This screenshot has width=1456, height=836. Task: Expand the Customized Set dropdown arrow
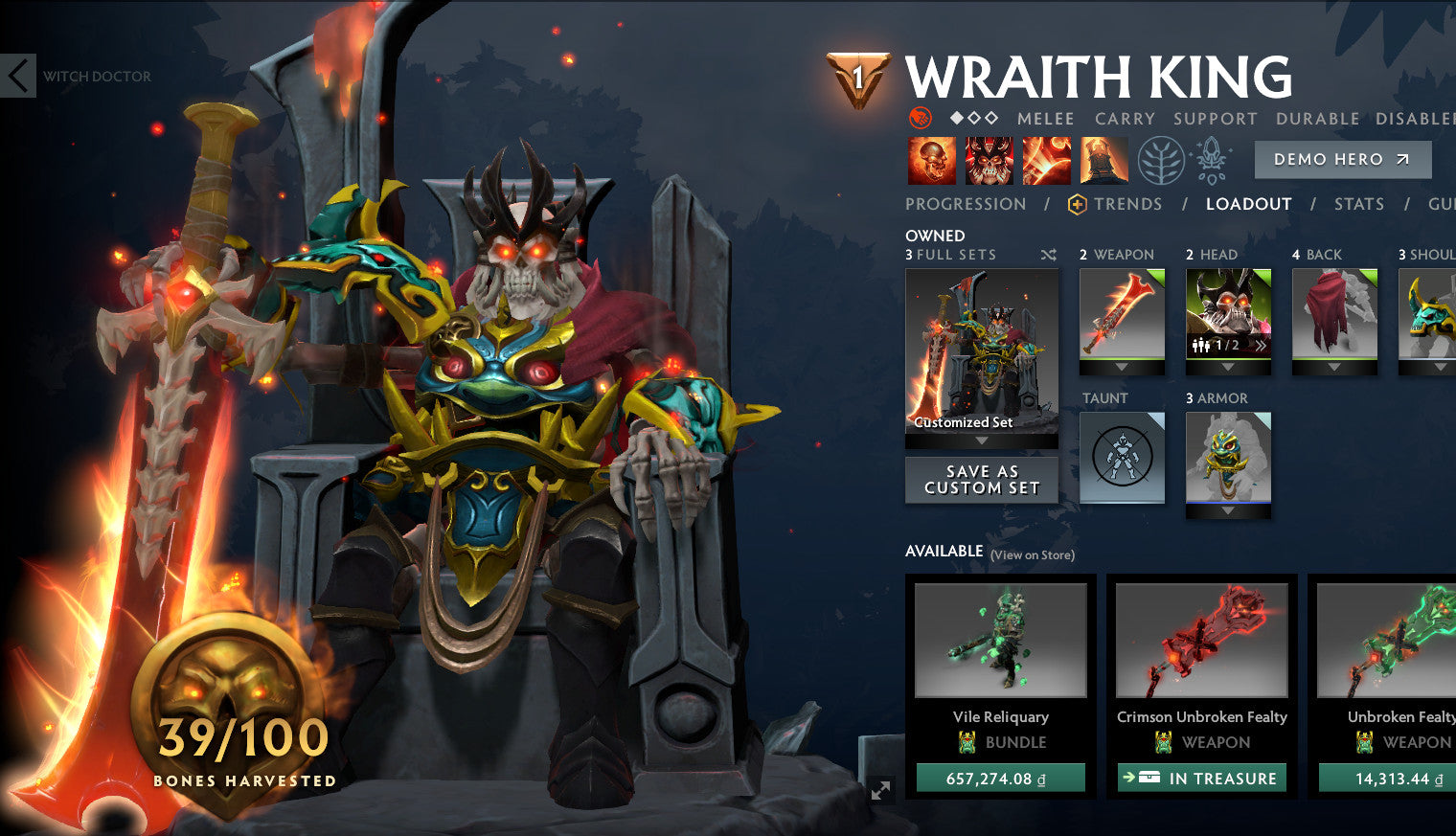pyautogui.click(x=981, y=441)
